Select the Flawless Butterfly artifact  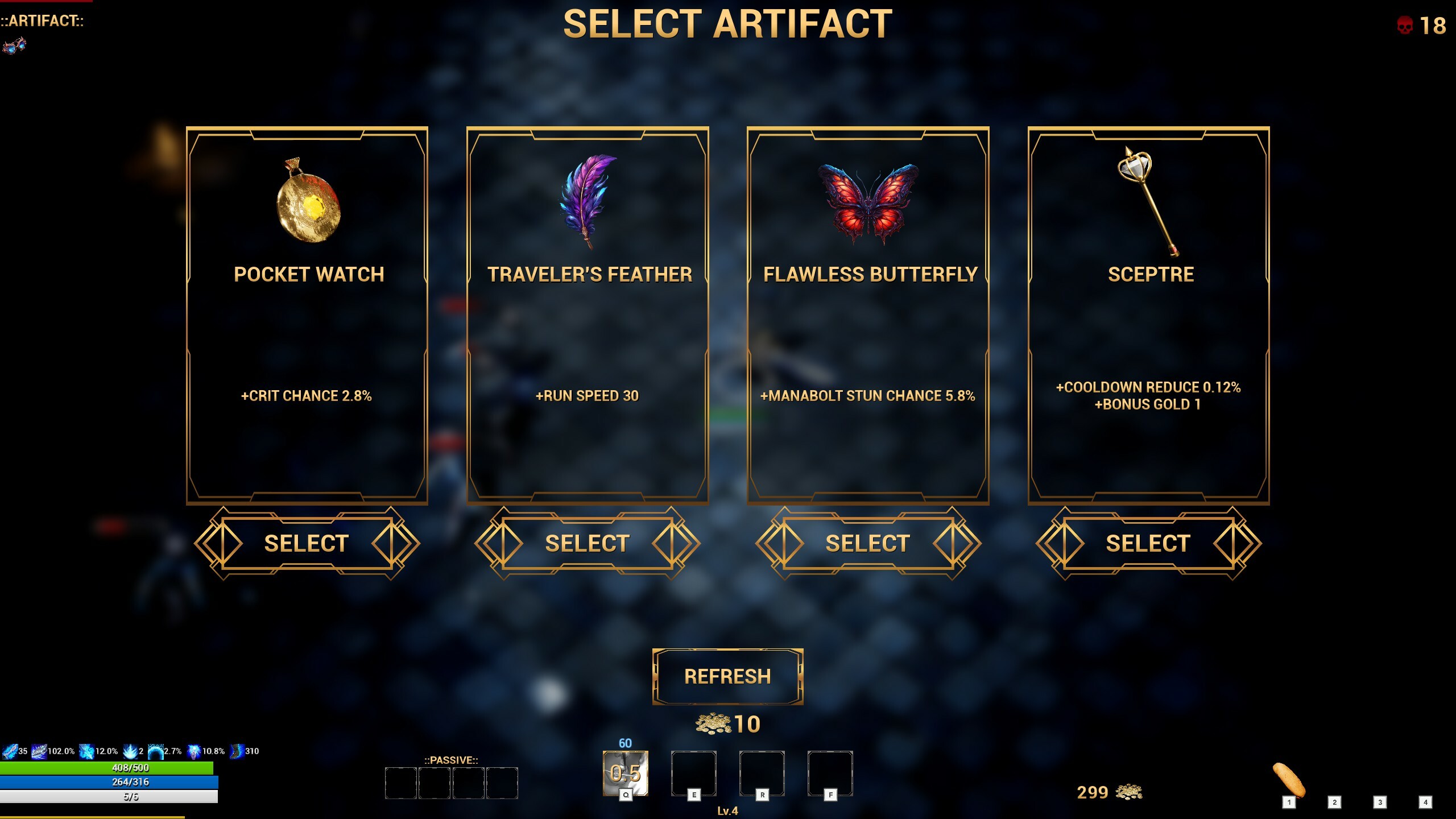pos(867,543)
